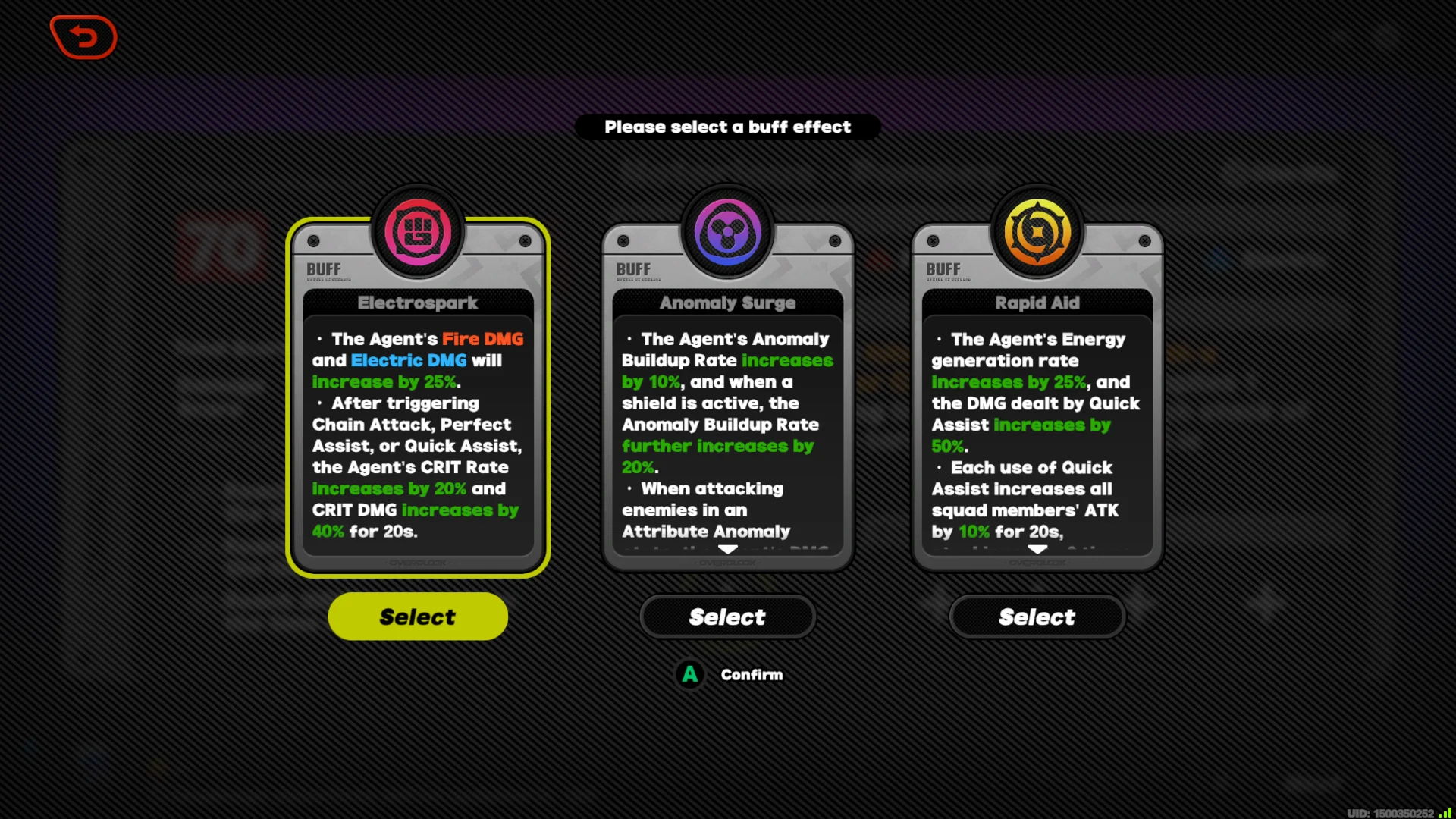Screen dimensions: 1456x819
Task: Click the green A confirm button icon
Action: pyautogui.click(x=689, y=674)
